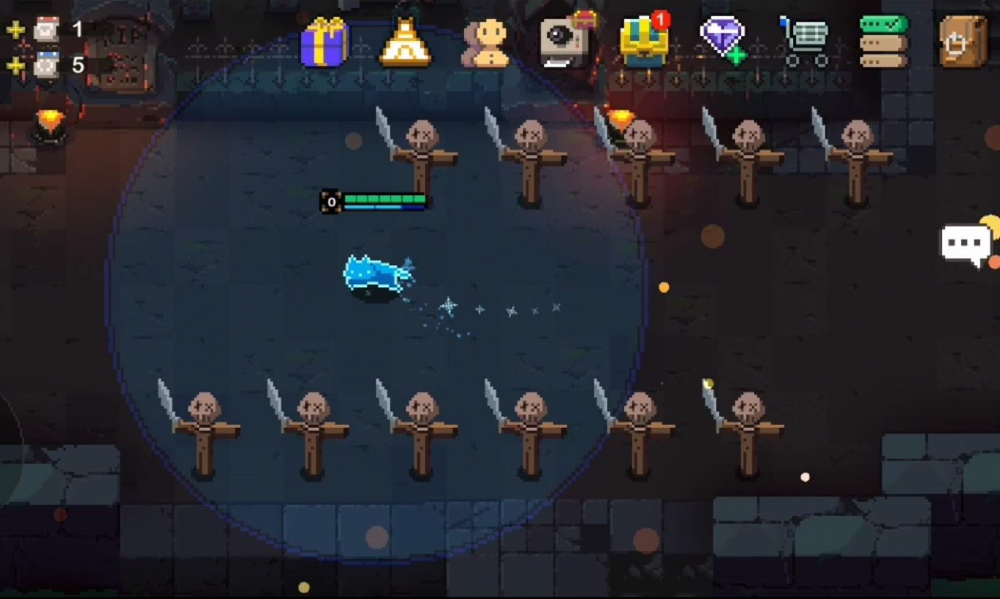Open the chat speech bubble
The image size is (1000, 599).
[x=966, y=244]
